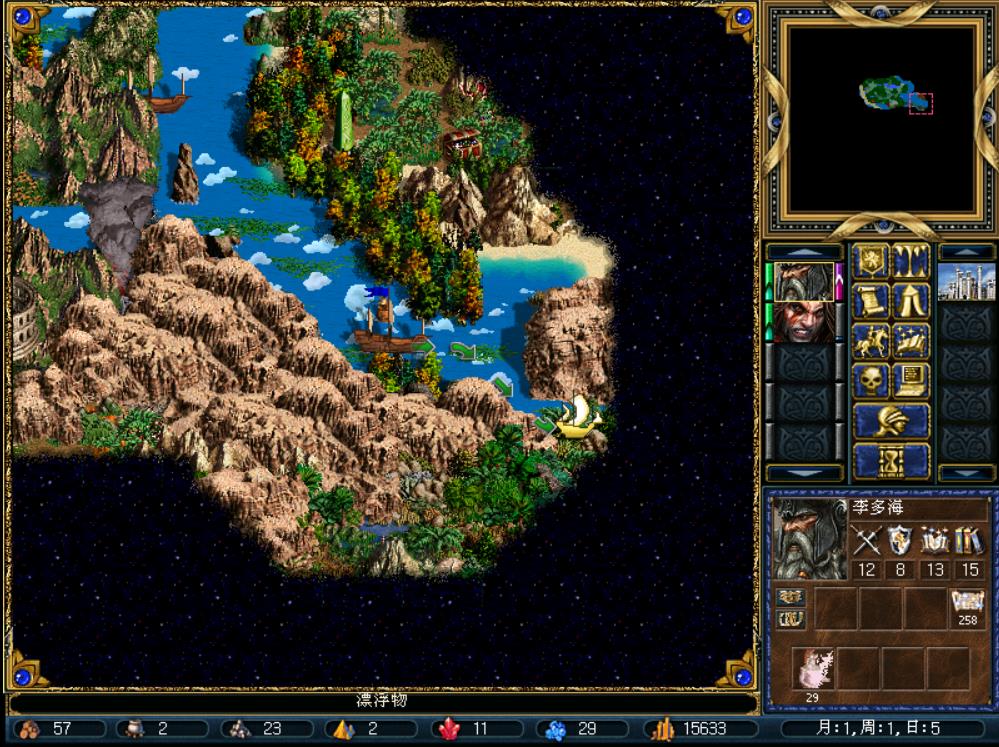The image size is (999, 747).
Task: Click the minimap island area
Action: 884,94
